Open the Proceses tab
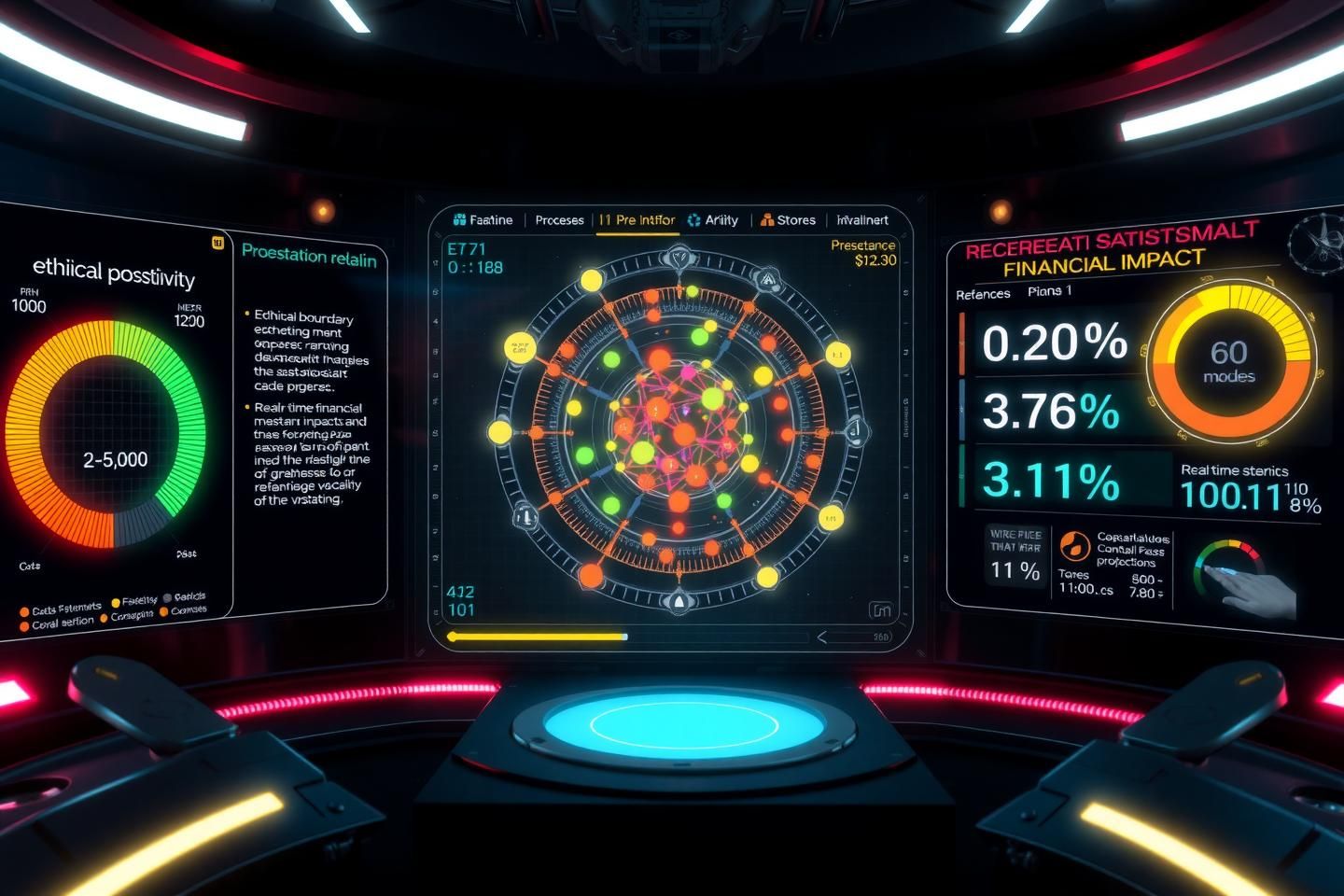1344x896 pixels. tap(559, 220)
